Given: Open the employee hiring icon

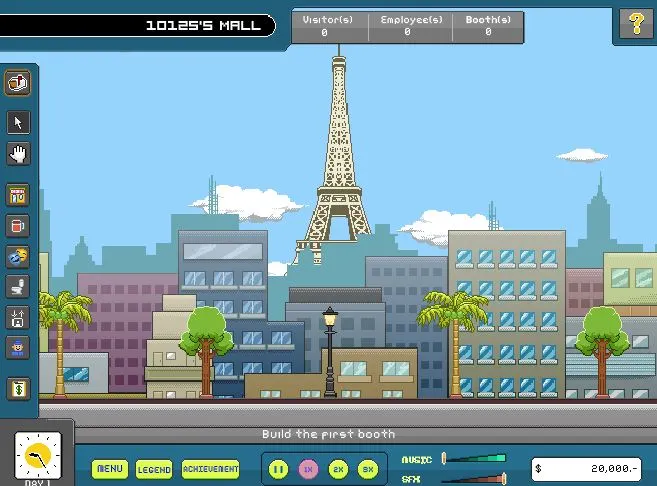Looking at the screenshot, I should [x=18, y=349].
